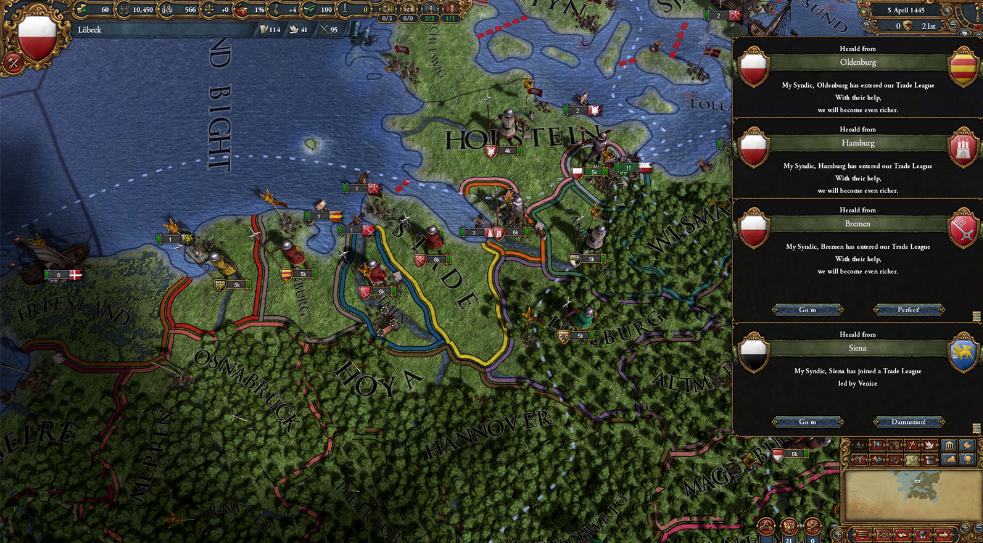Click 'Perfect!' on the Bremen herald message
983x543 pixels.
point(908,310)
